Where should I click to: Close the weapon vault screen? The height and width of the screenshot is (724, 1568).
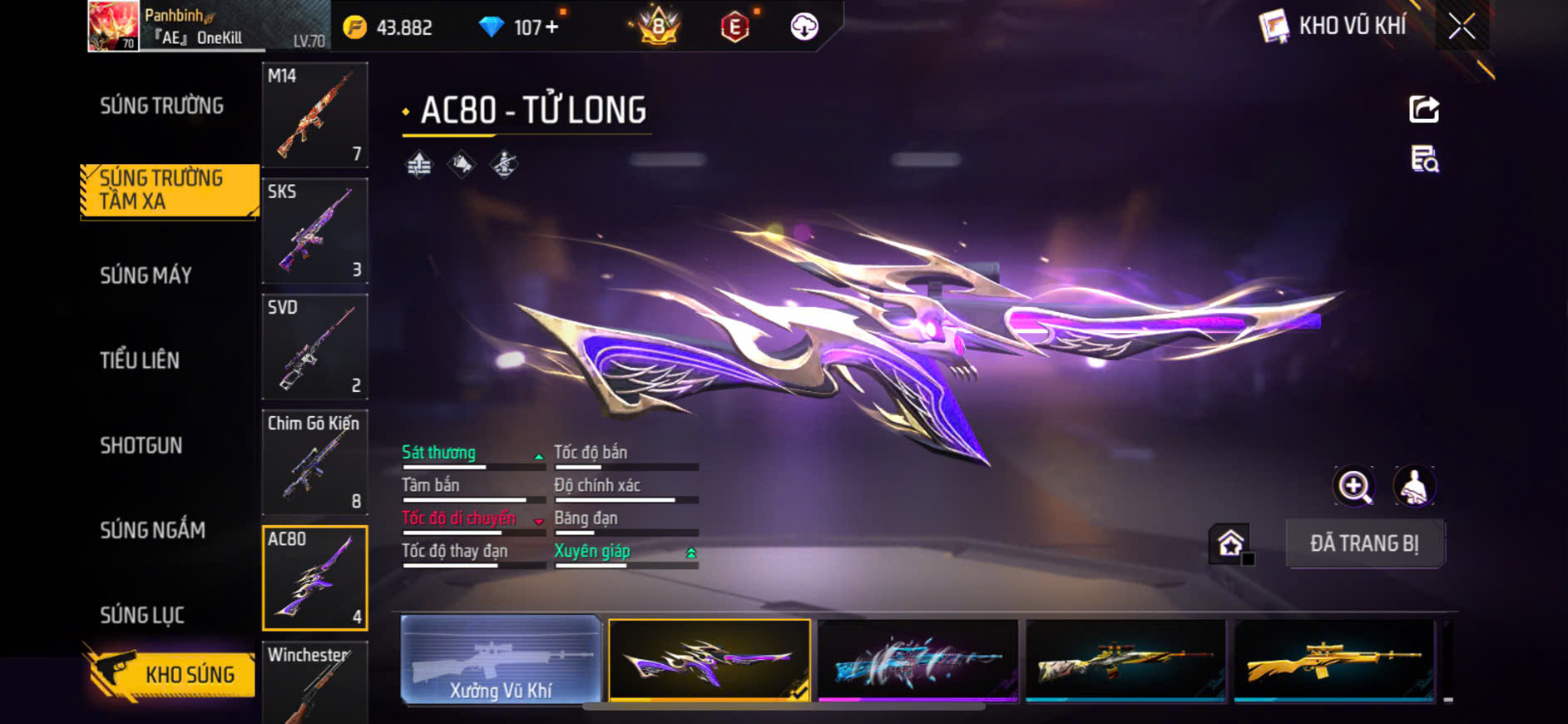[1462, 27]
